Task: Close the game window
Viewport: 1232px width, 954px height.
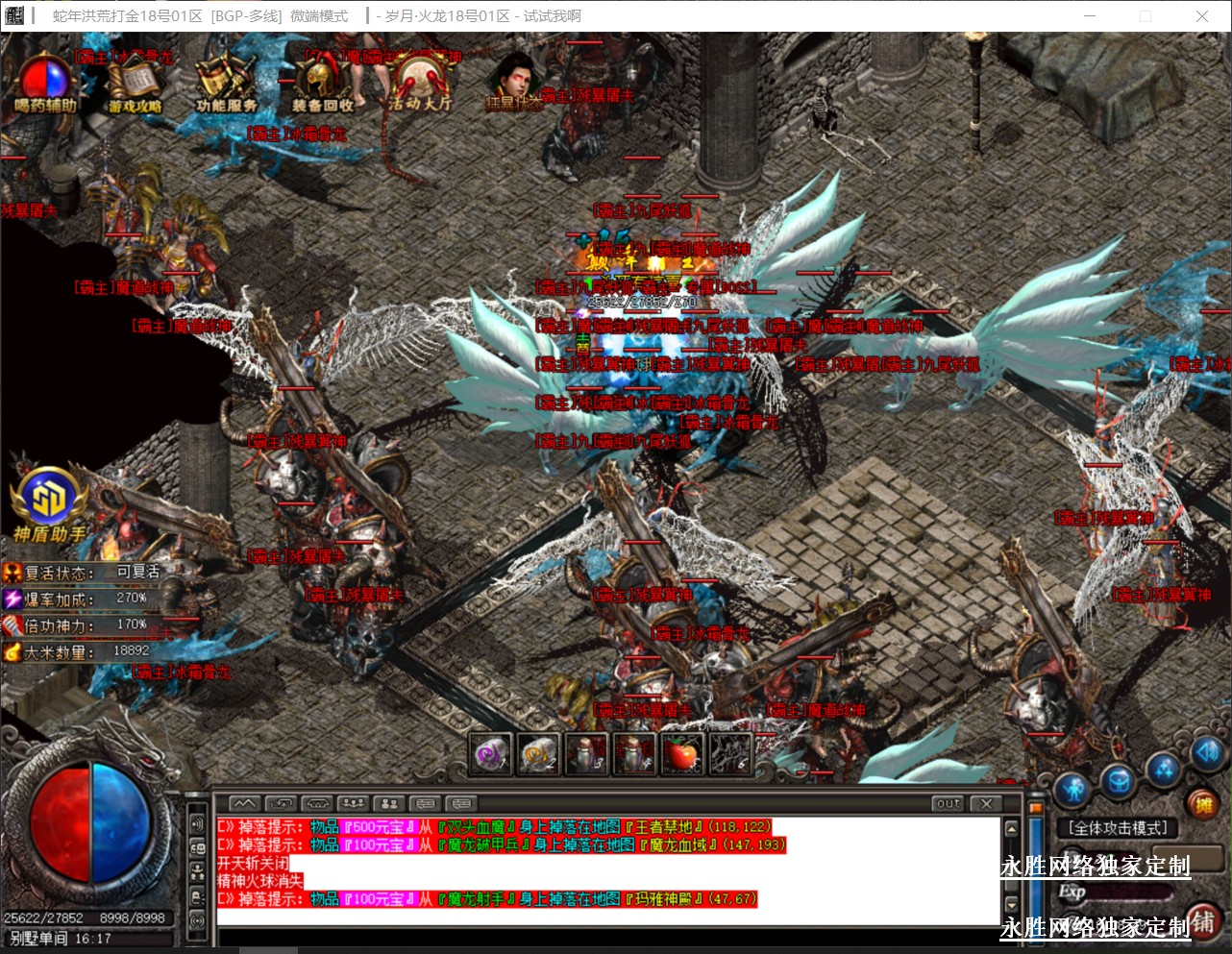Action: coord(1201,16)
